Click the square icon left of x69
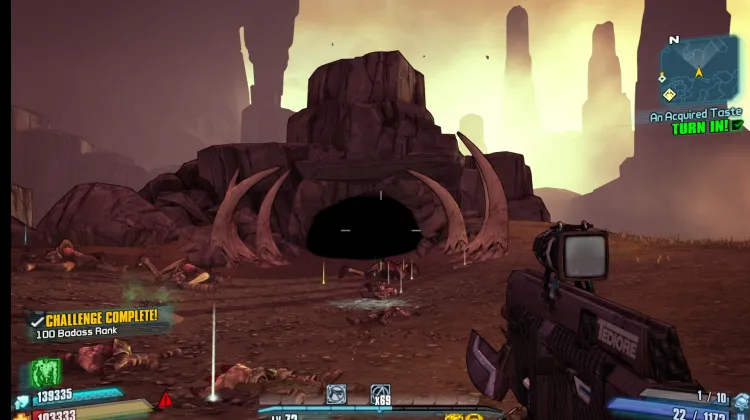Viewport: 750px width, 420px height. (x=336, y=395)
